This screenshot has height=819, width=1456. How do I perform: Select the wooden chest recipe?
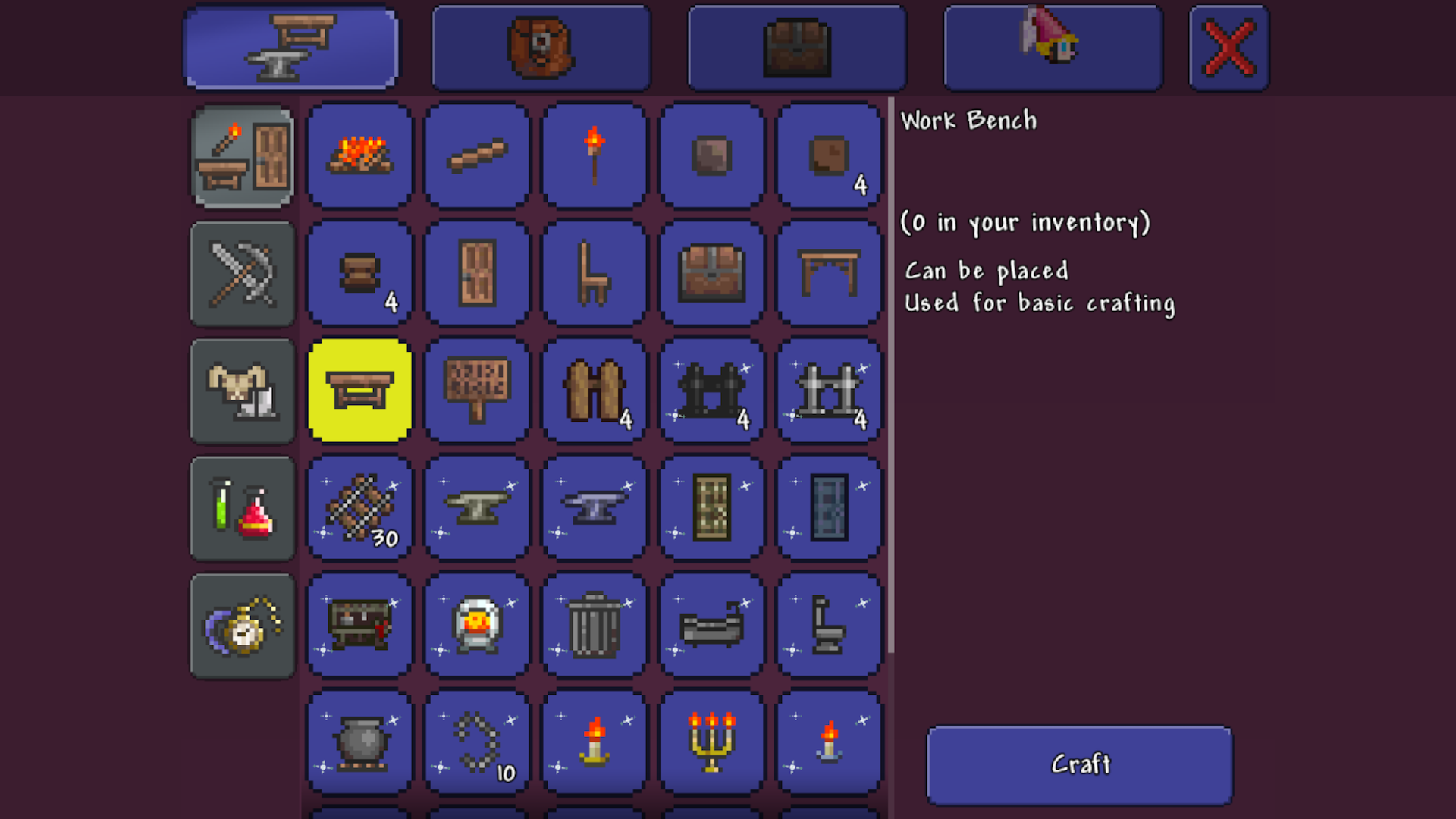[x=711, y=274]
